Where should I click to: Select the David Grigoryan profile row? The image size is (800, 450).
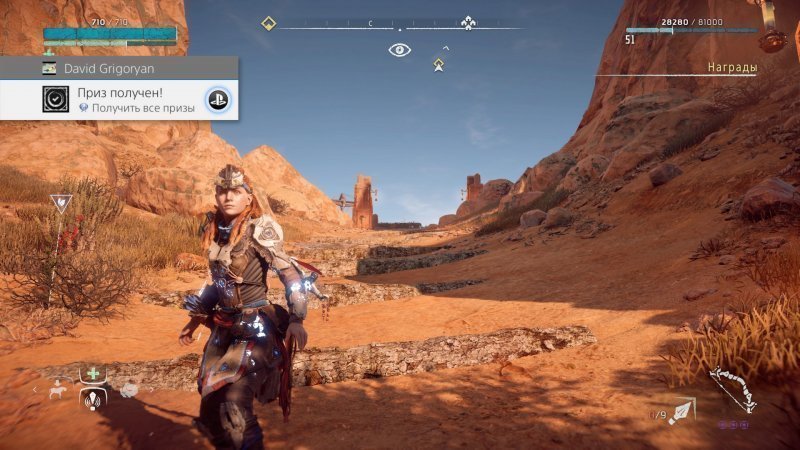click(x=119, y=68)
